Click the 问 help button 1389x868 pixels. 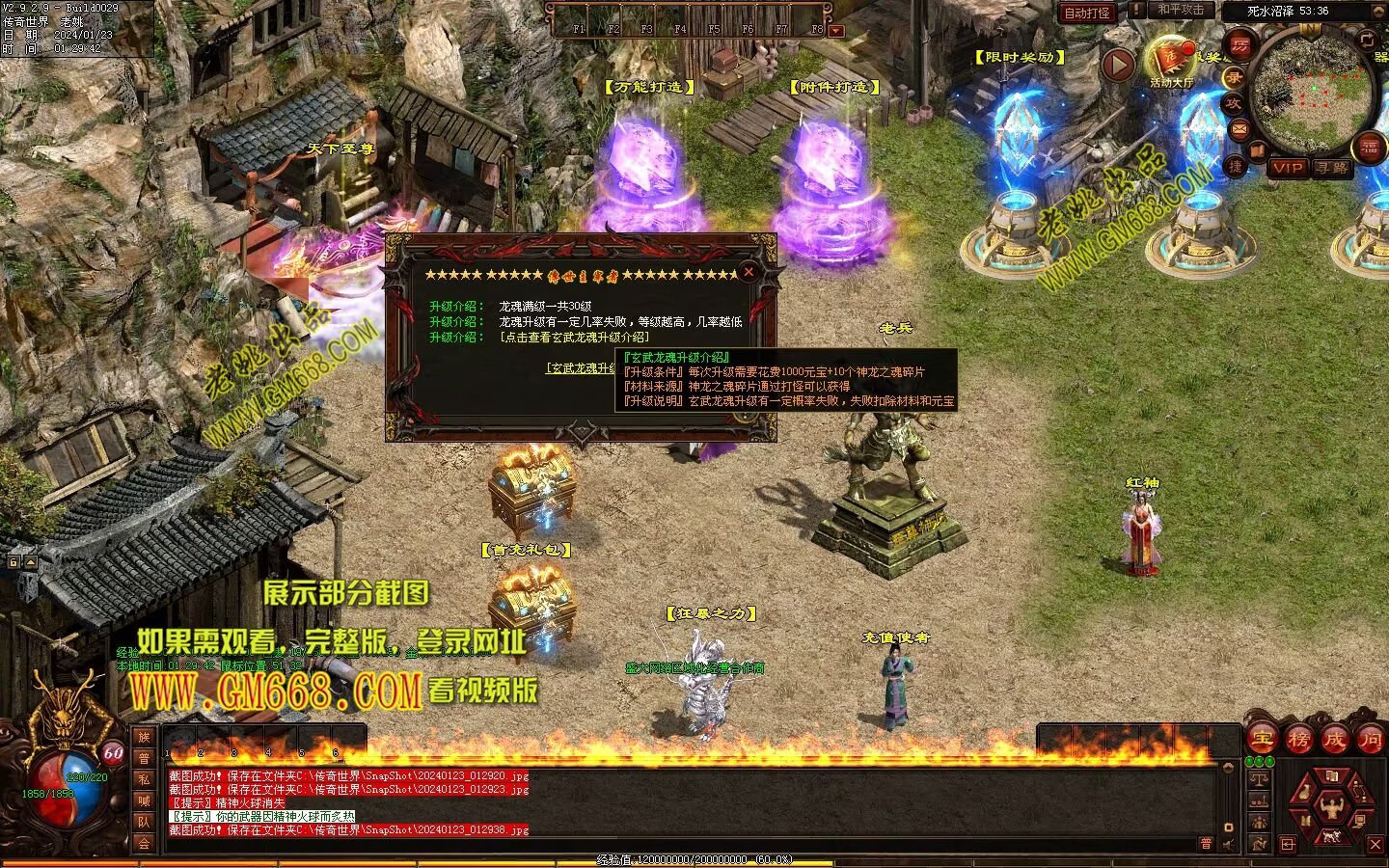[1371, 740]
